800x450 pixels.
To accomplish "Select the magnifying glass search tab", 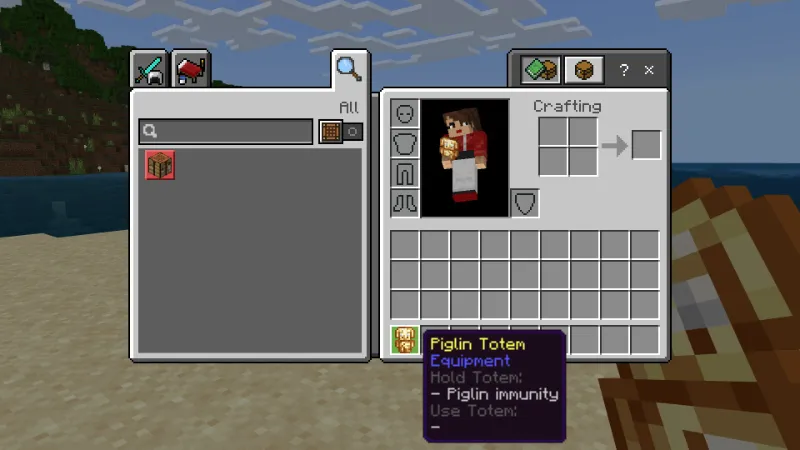I will pyautogui.click(x=348, y=68).
